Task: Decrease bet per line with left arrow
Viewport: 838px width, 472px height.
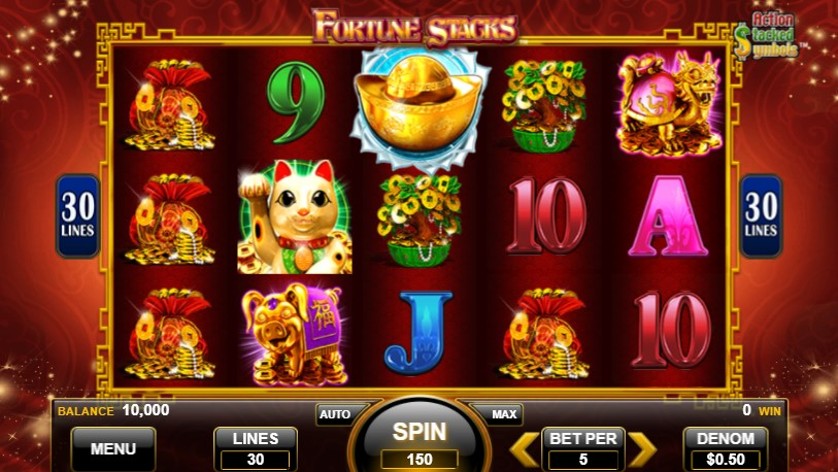Action: (x=523, y=449)
